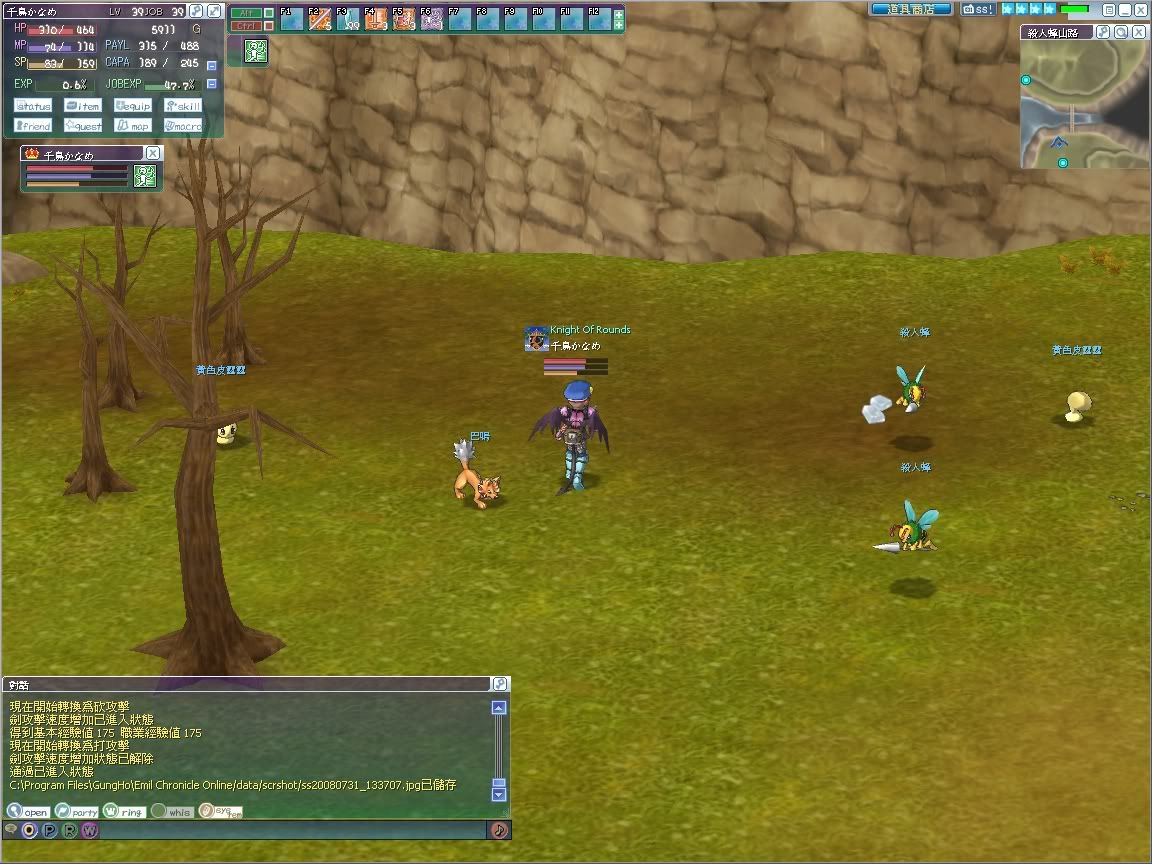
Task: Open the status window
Action: (x=33, y=106)
